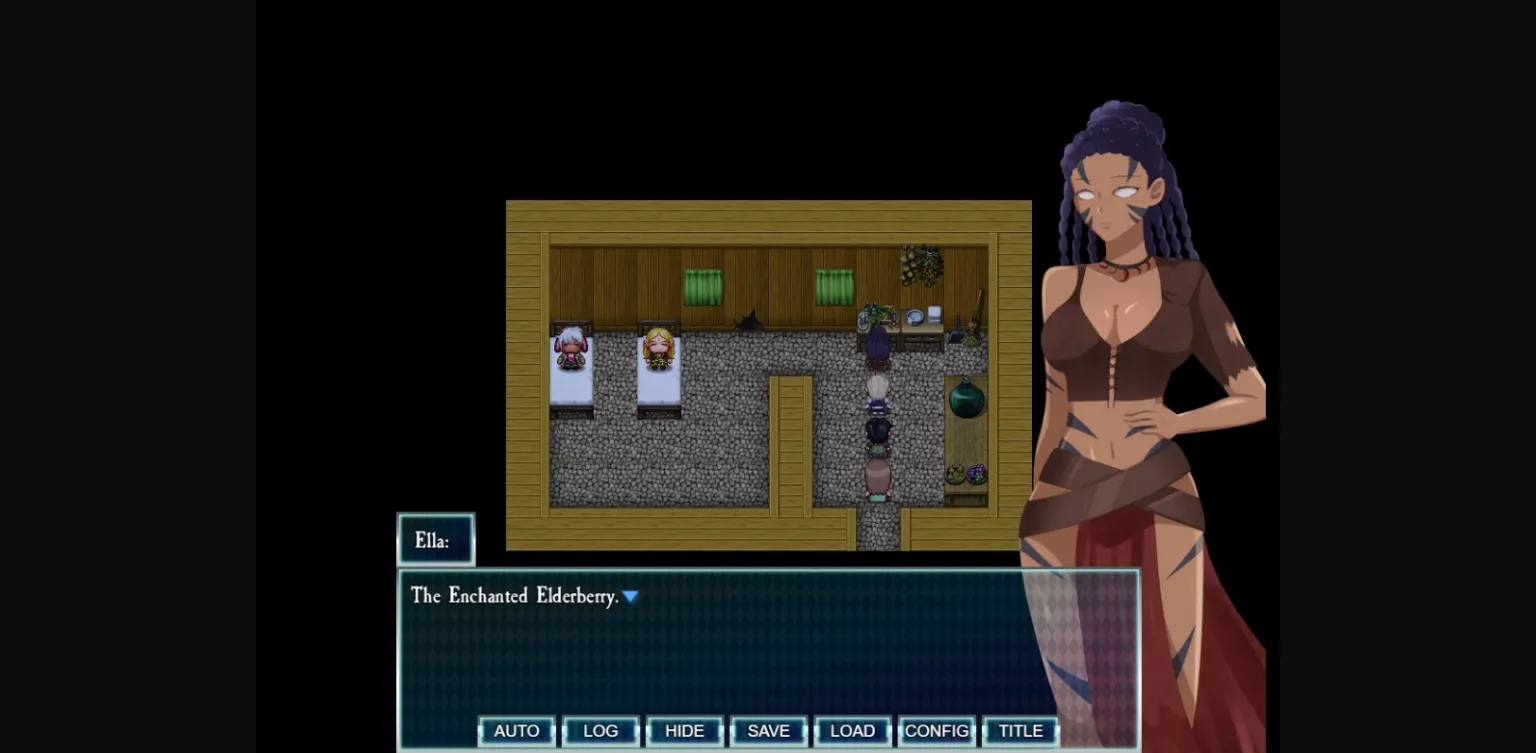Viewport: 1536px width, 753px height.
Task: Open the LOAD menu
Action: pos(852,731)
